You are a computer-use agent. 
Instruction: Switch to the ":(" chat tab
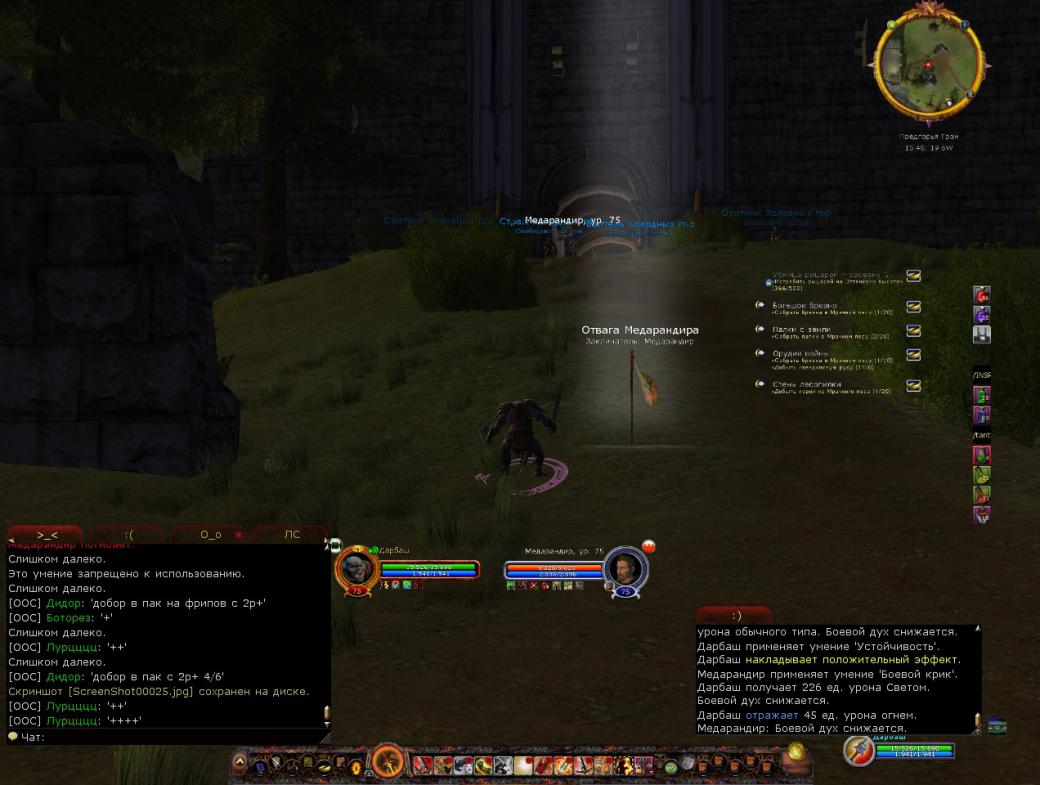129,535
